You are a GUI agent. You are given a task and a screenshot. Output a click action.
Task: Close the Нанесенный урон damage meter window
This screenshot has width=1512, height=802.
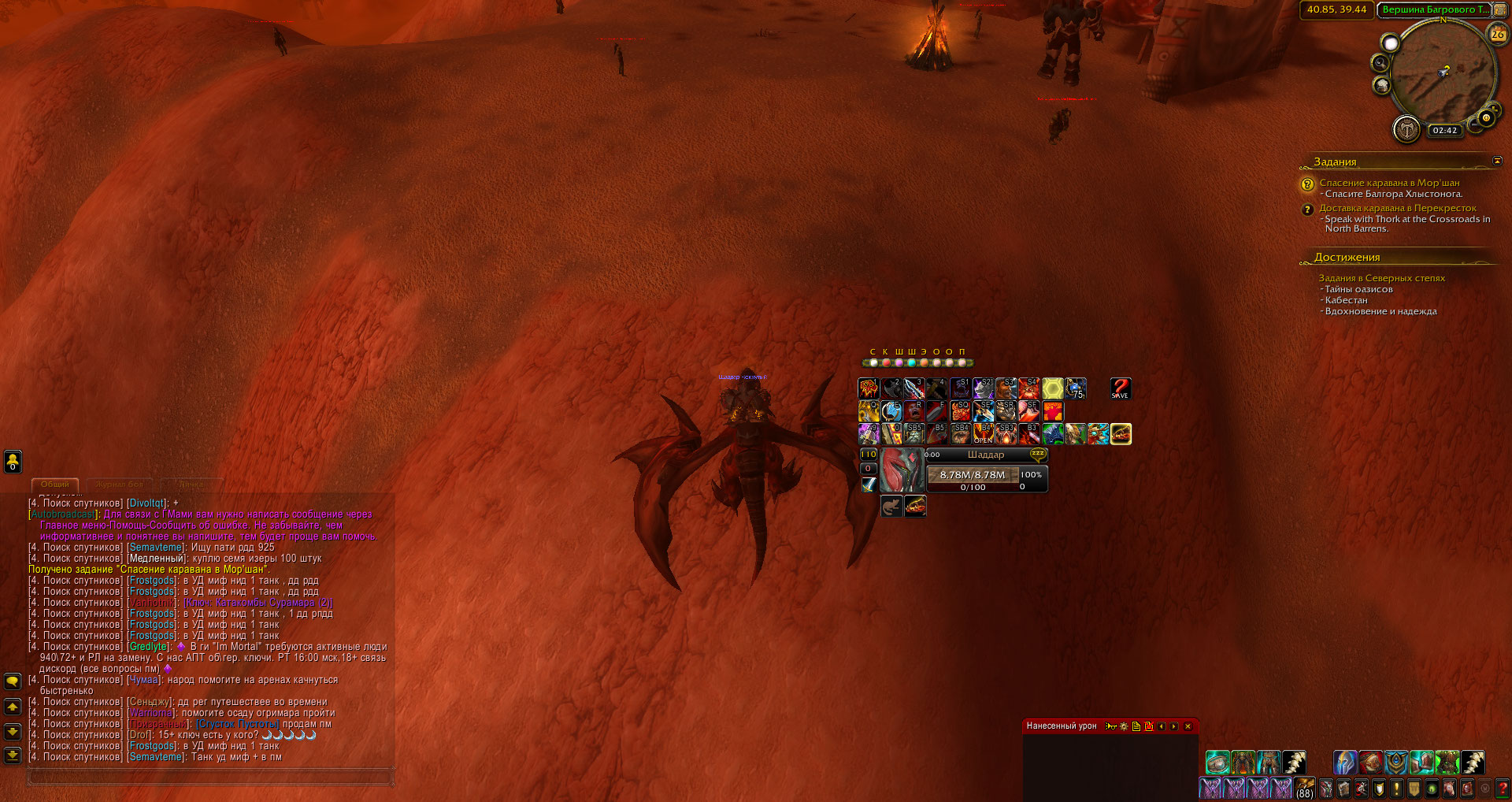click(1188, 726)
